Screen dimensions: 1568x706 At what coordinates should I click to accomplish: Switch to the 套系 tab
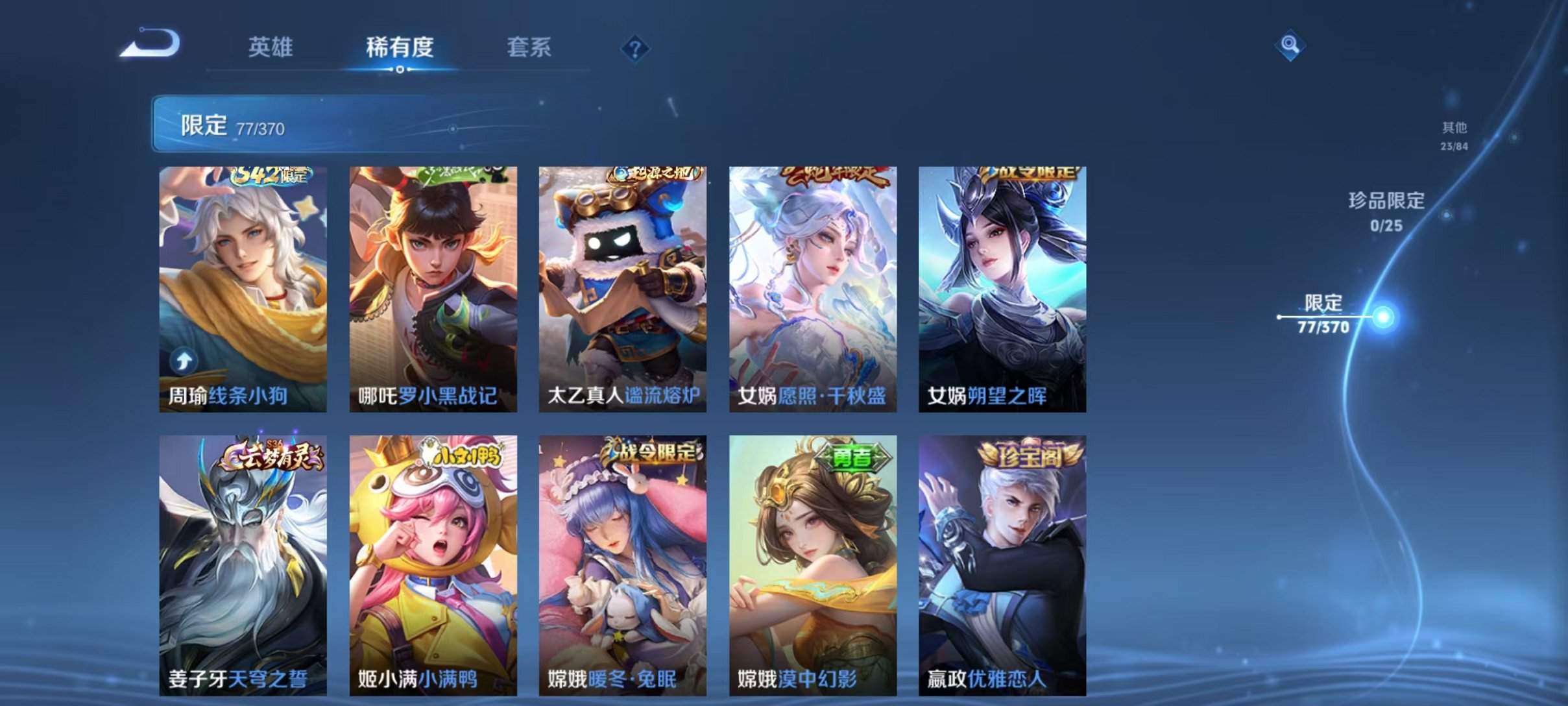pos(529,47)
